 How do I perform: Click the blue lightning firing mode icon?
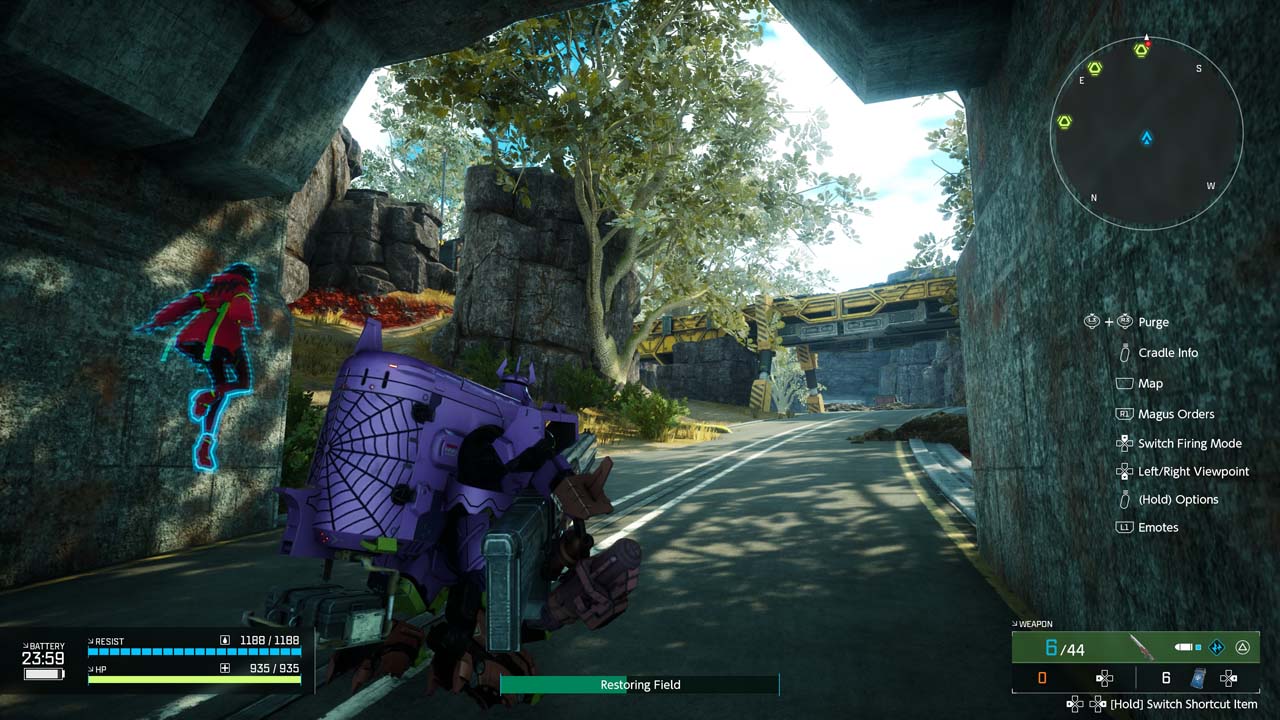click(1217, 648)
